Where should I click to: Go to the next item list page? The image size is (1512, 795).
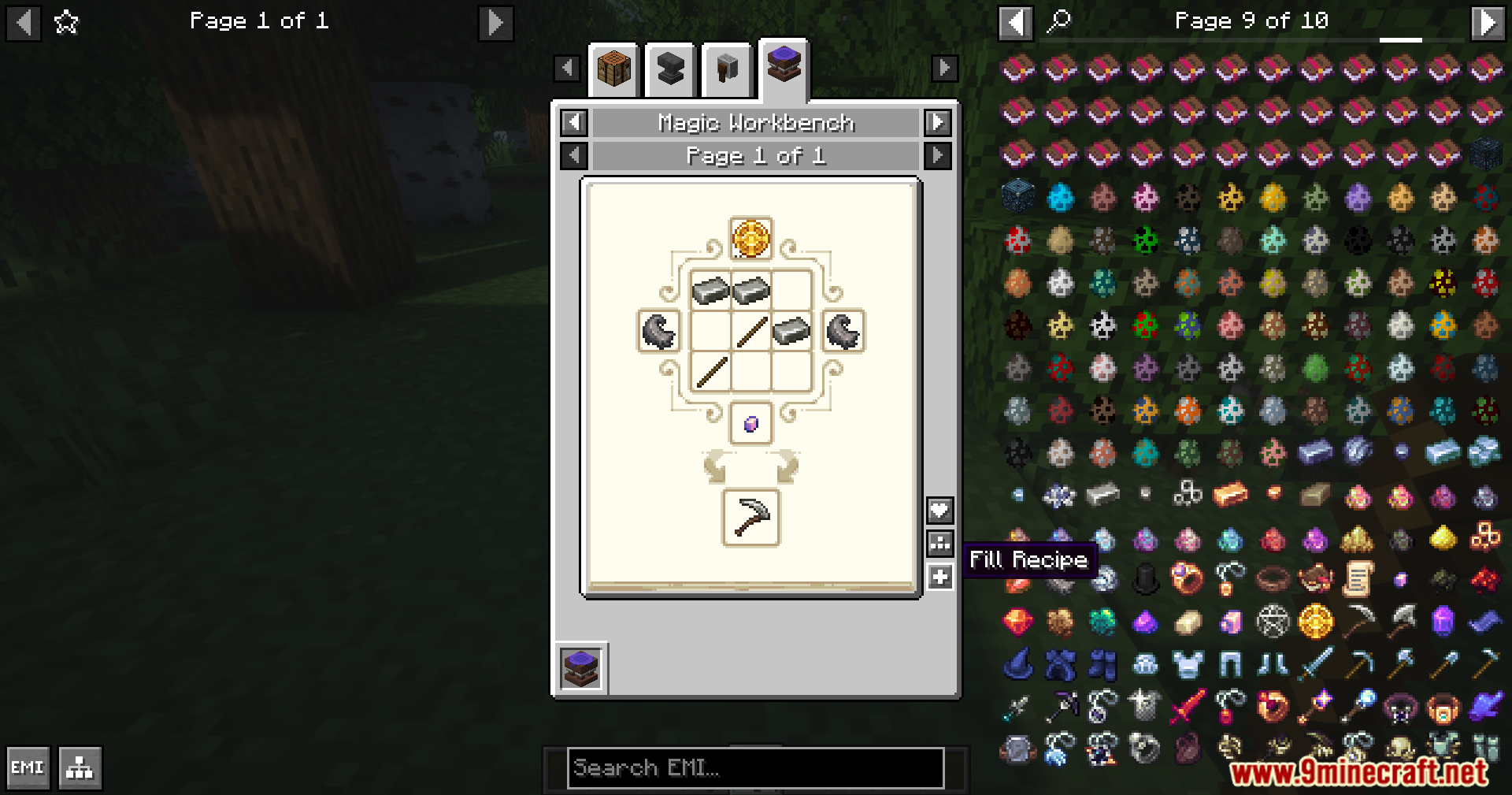pyautogui.click(x=1488, y=21)
